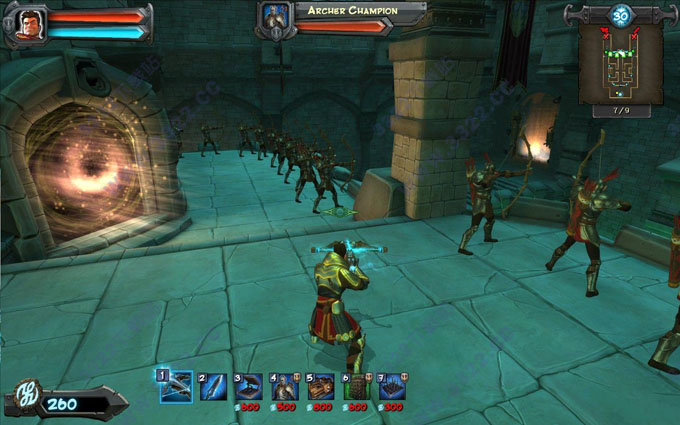This screenshot has height=425, width=680.
Task: Choose the green grid trap in slot 6
Action: click(x=357, y=386)
